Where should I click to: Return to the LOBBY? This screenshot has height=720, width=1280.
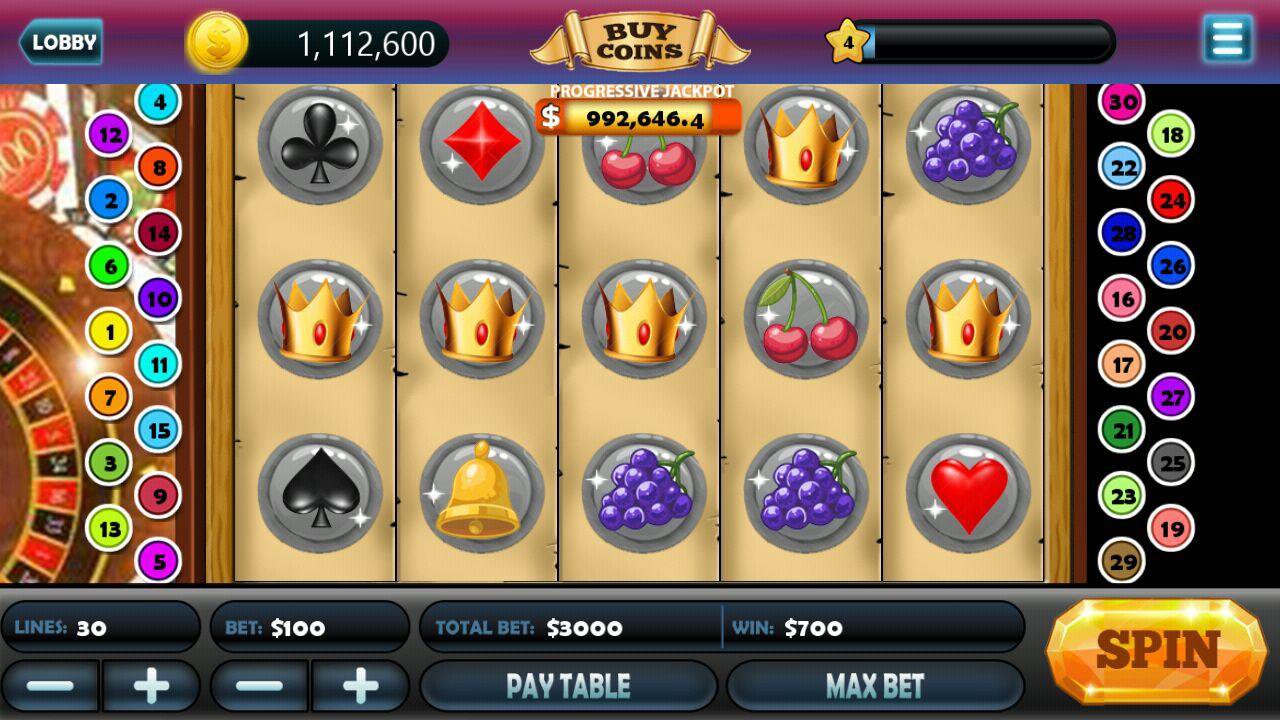coord(62,41)
